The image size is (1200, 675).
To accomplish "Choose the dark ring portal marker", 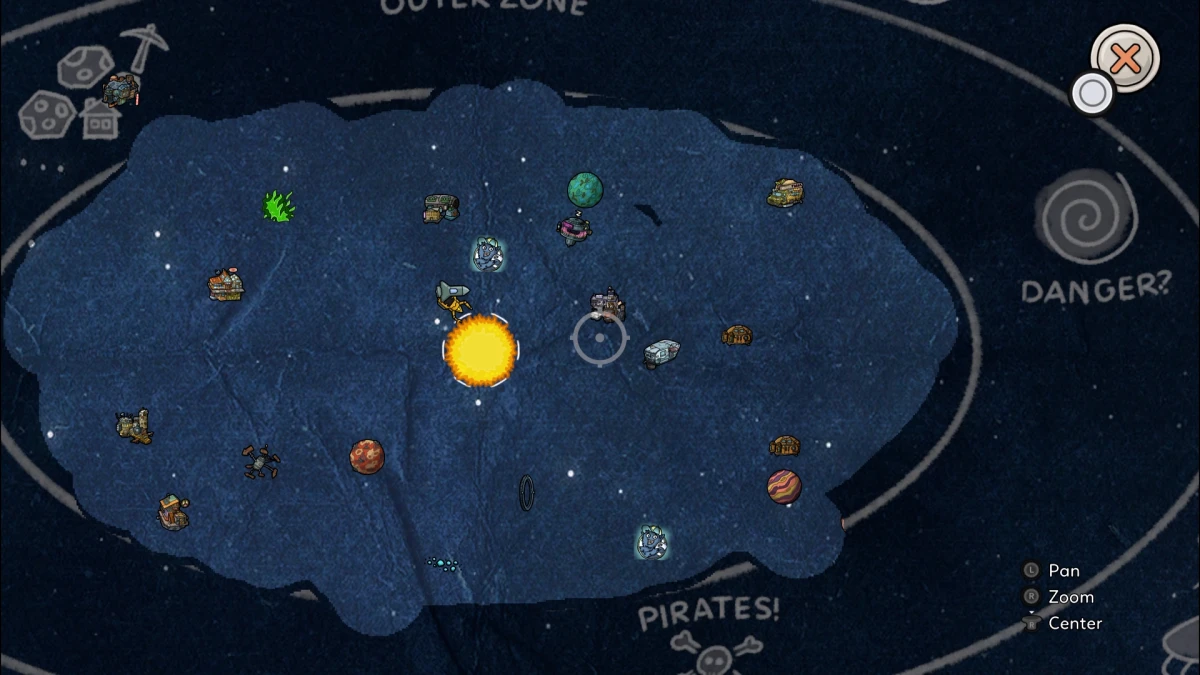I will 526,493.
